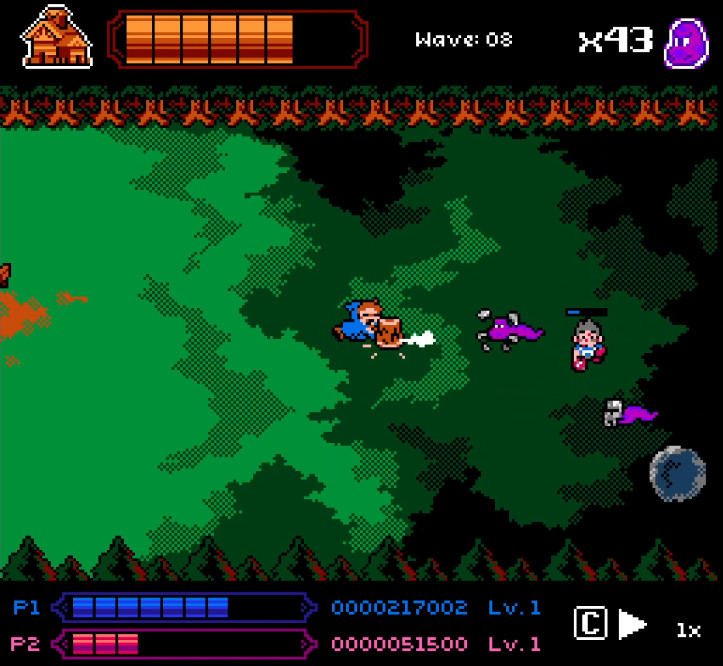This screenshot has height=666, width=723.
Task: Toggle the 1x game speed multiplier
Action: pyautogui.click(x=688, y=630)
